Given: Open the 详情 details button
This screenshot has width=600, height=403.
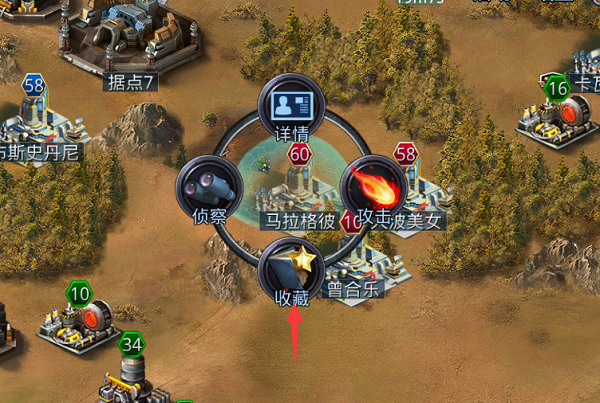Looking at the screenshot, I should [289, 108].
